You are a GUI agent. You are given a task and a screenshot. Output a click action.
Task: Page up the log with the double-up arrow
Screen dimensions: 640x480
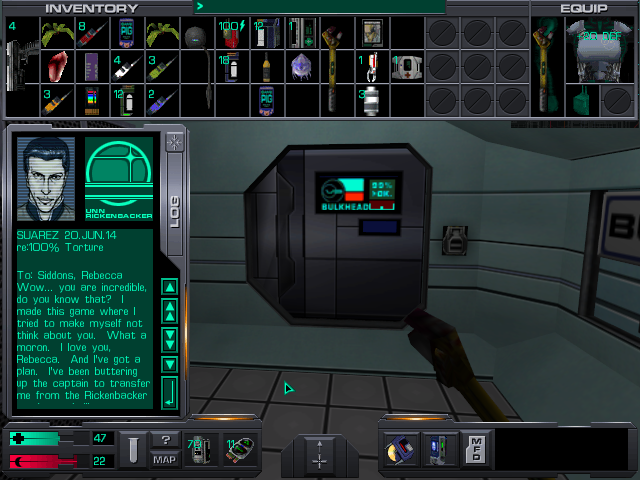(169, 311)
